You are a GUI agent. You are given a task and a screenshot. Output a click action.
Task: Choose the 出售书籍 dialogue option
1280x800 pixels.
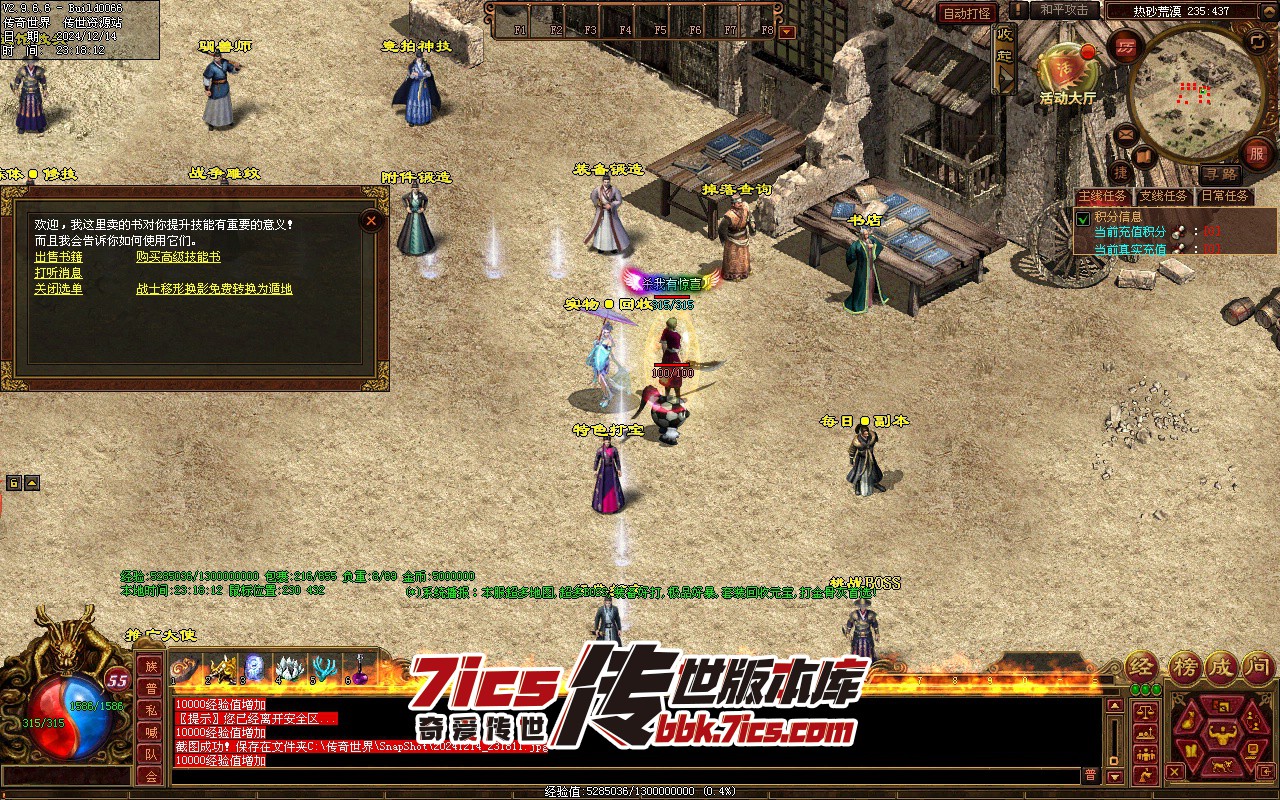(58, 257)
